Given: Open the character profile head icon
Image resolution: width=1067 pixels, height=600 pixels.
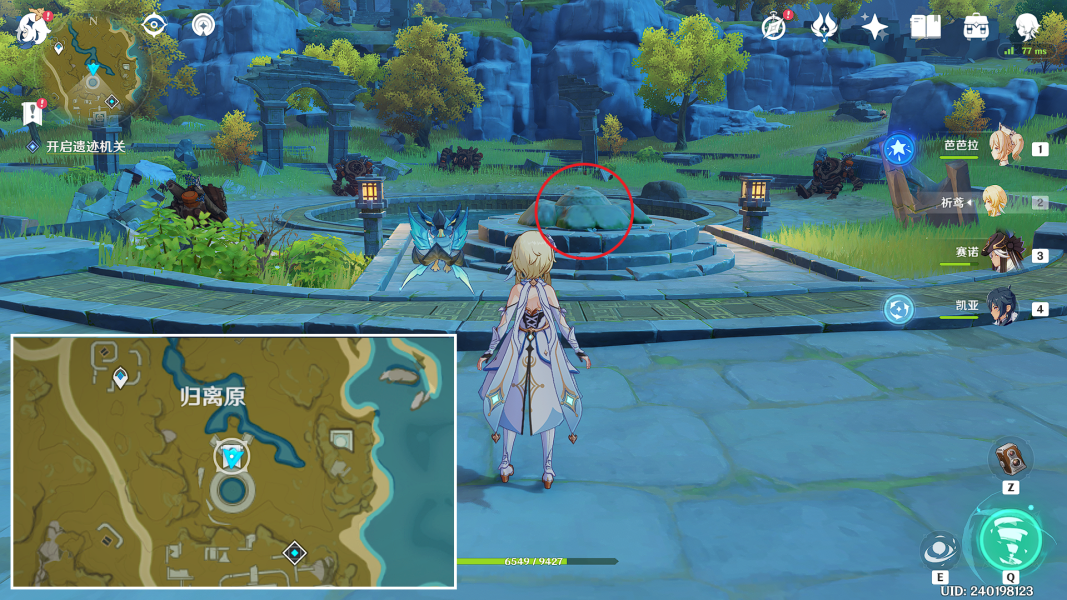Looking at the screenshot, I should [1027, 27].
